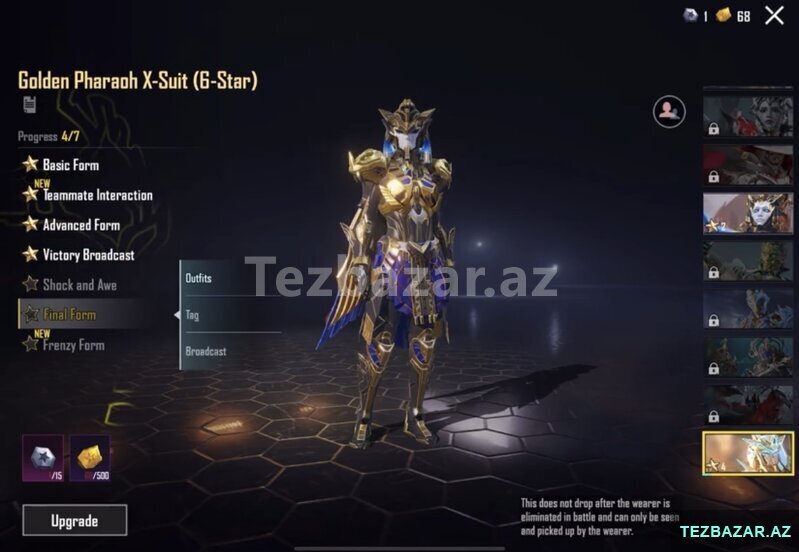The image size is (799, 552).
Task: Upgrade the Golden Pharaoh X-Suit
Action: (x=75, y=520)
